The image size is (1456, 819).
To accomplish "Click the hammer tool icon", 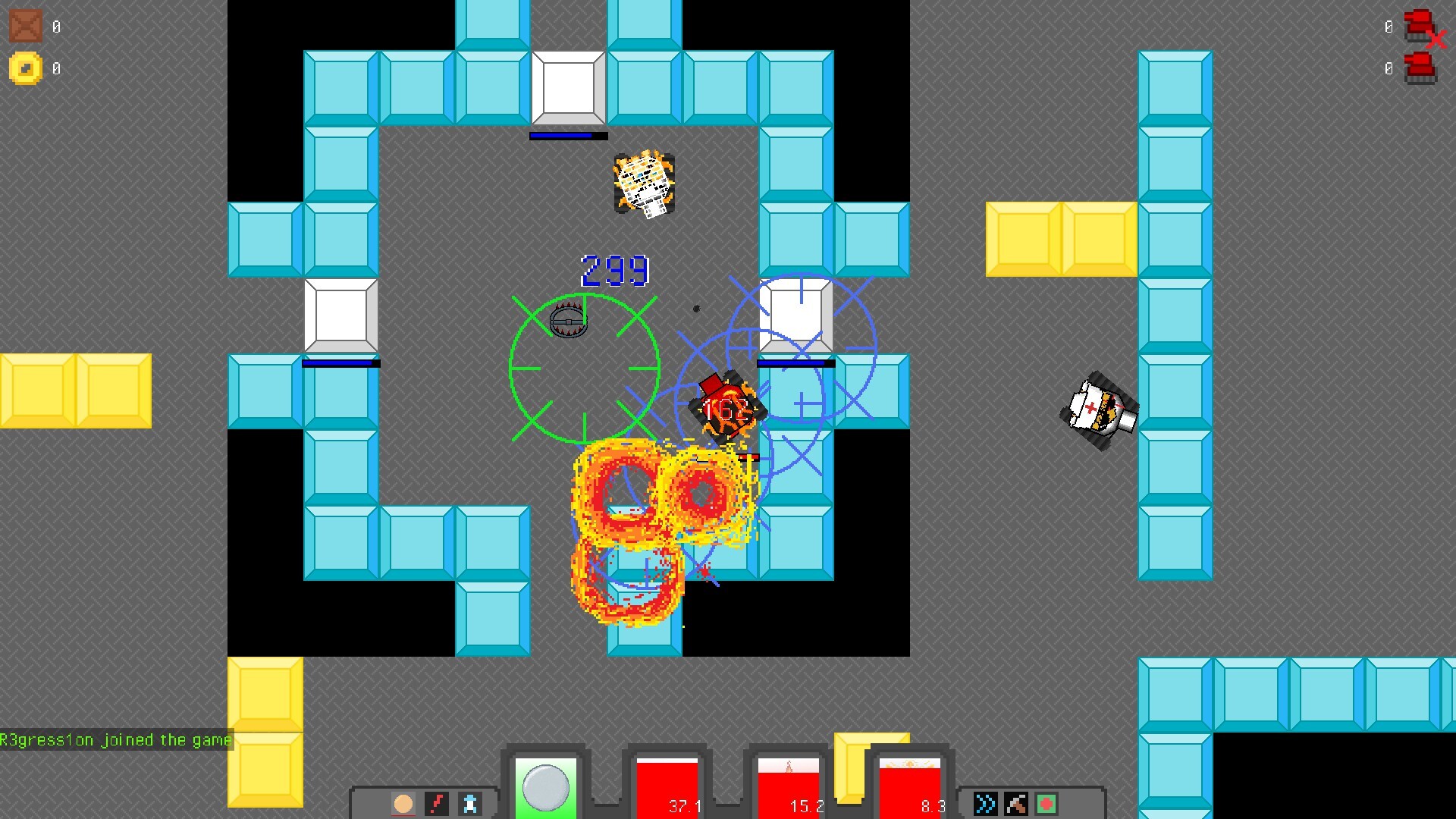I will (1015, 803).
